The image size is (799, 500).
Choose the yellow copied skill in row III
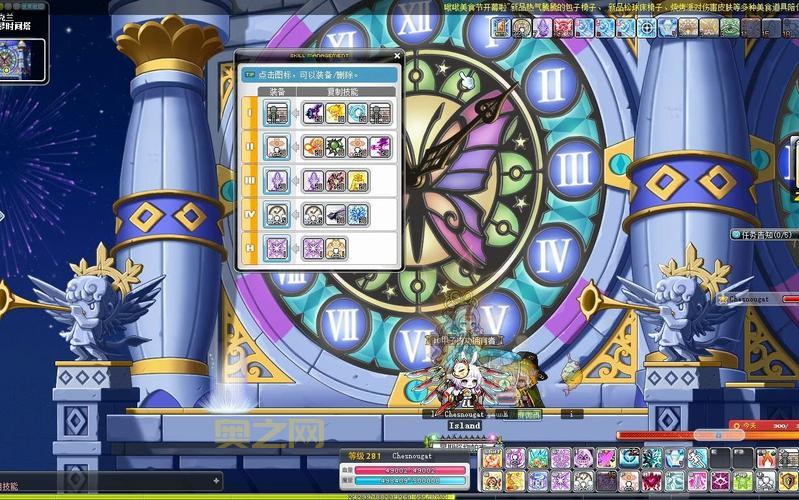[x=357, y=180]
